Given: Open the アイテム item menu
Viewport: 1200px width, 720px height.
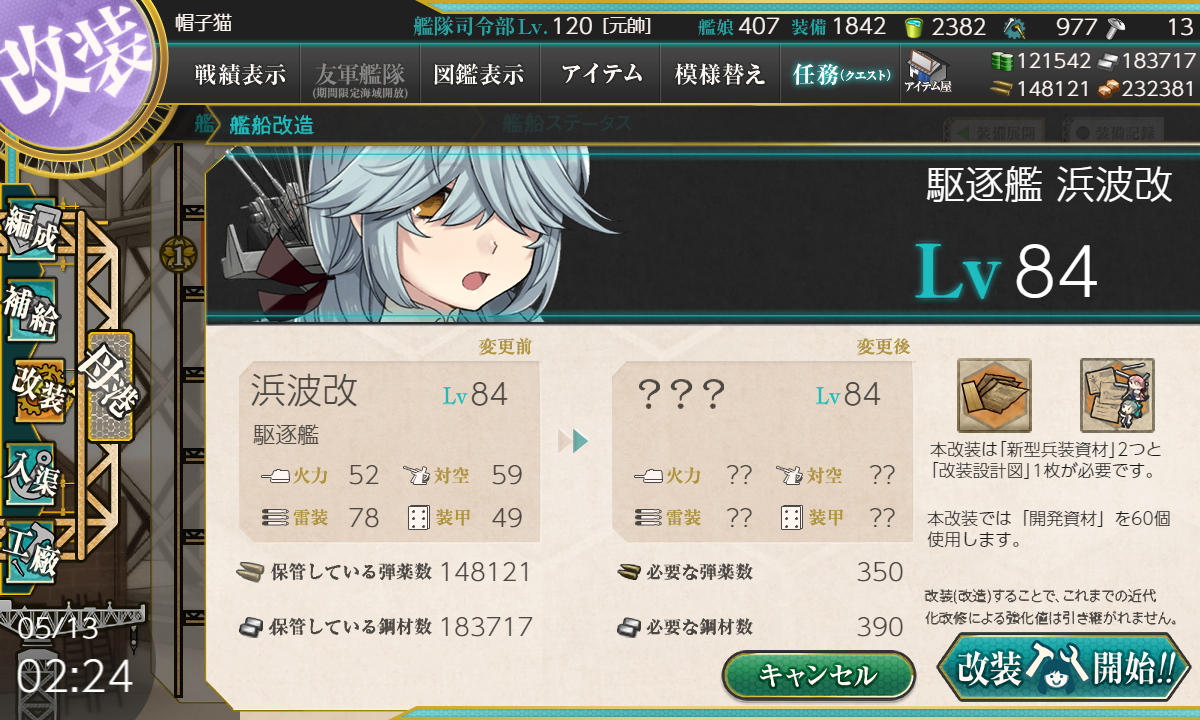Looking at the screenshot, I should point(601,75).
